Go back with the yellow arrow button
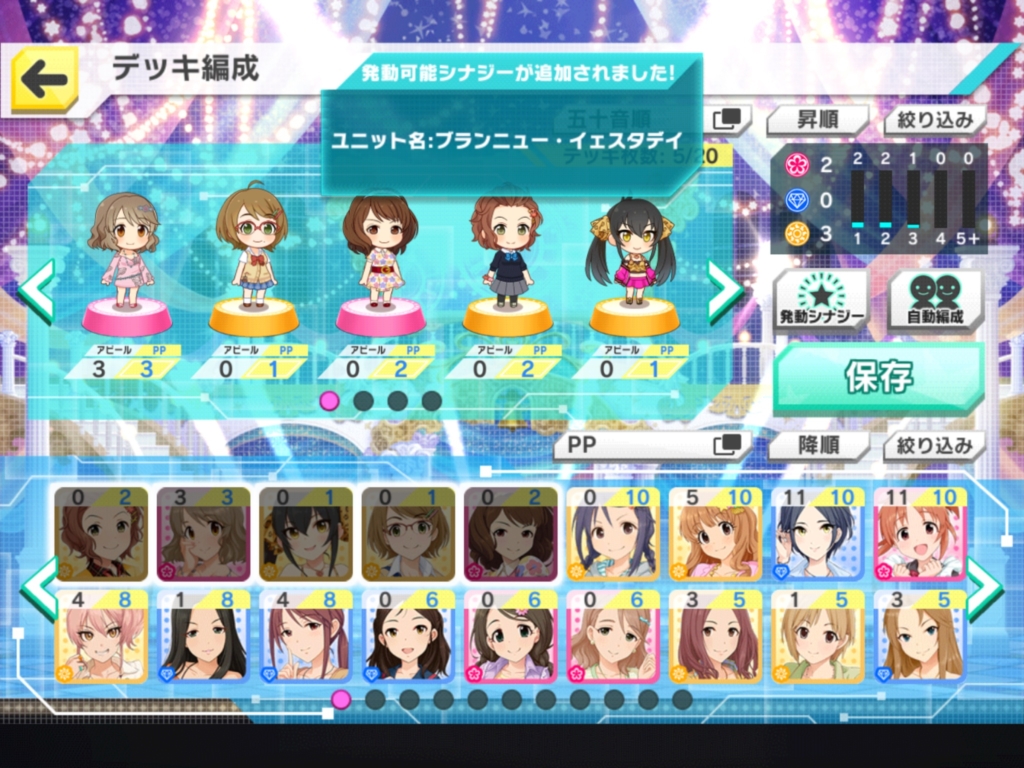1024x768 pixels. pyautogui.click(x=45, y=80)
